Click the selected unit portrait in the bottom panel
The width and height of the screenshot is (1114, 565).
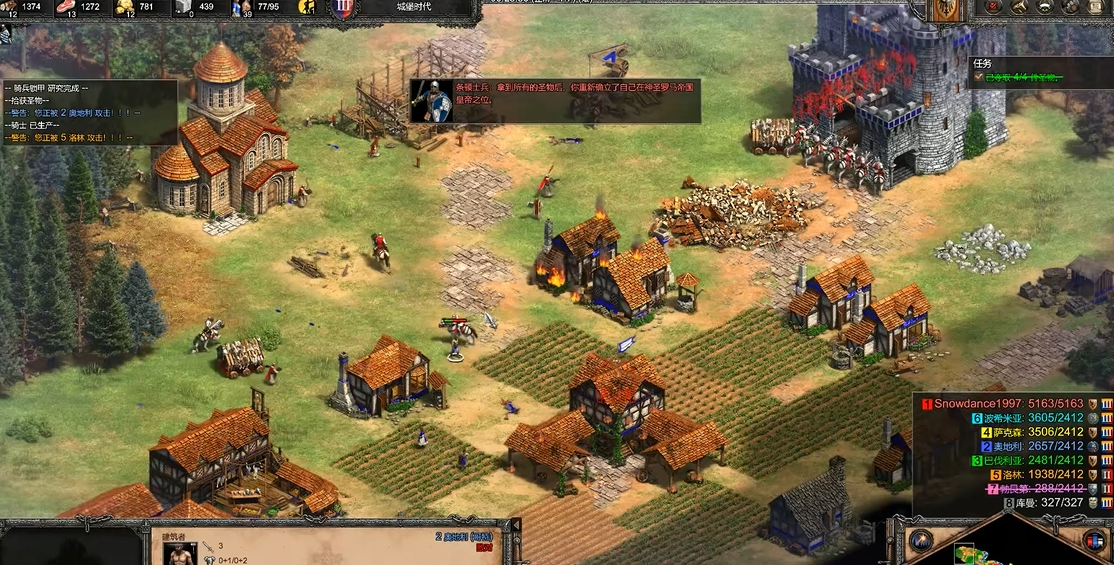[180, 552]
